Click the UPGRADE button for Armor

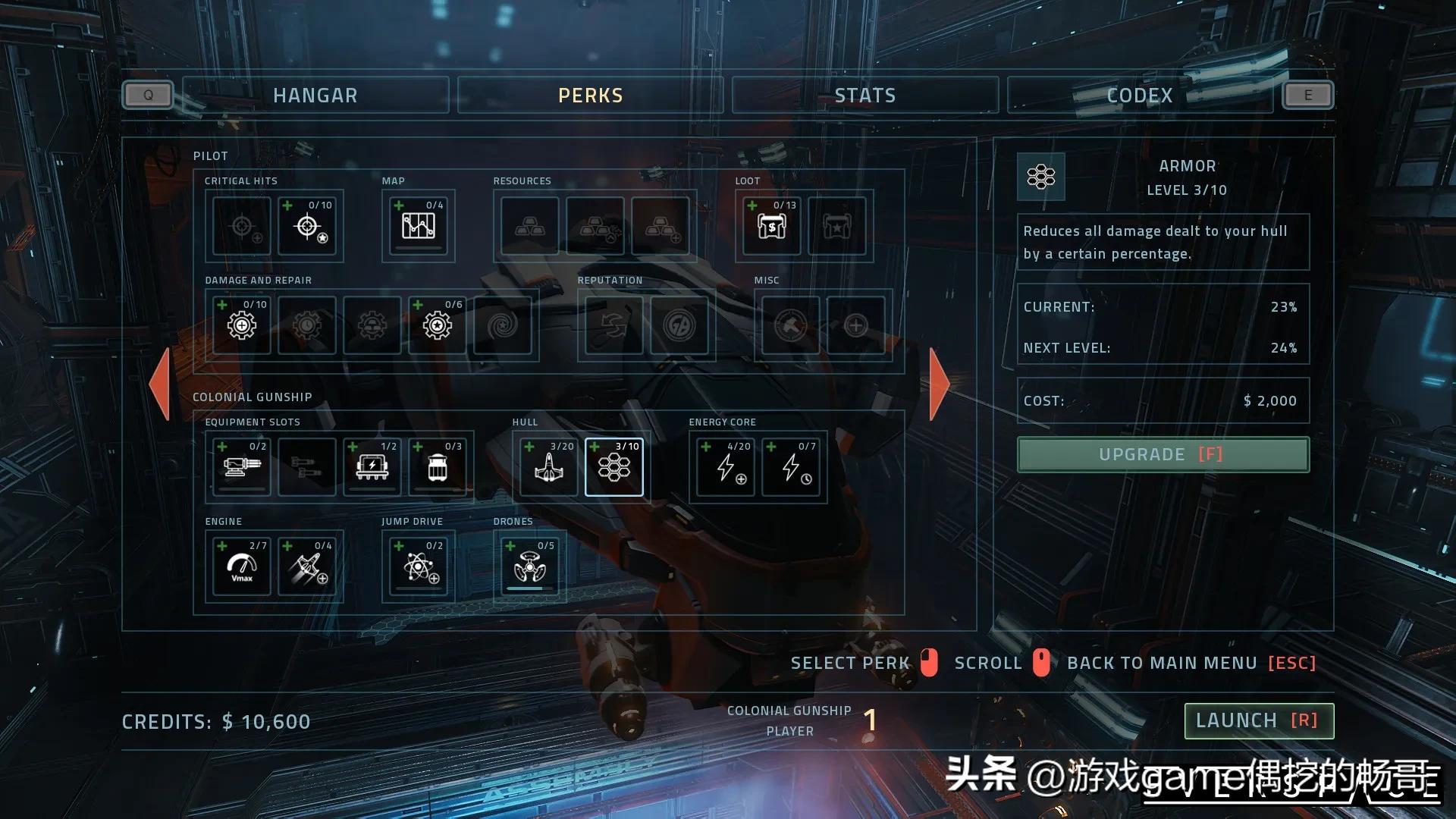(x=1163, y=454)
